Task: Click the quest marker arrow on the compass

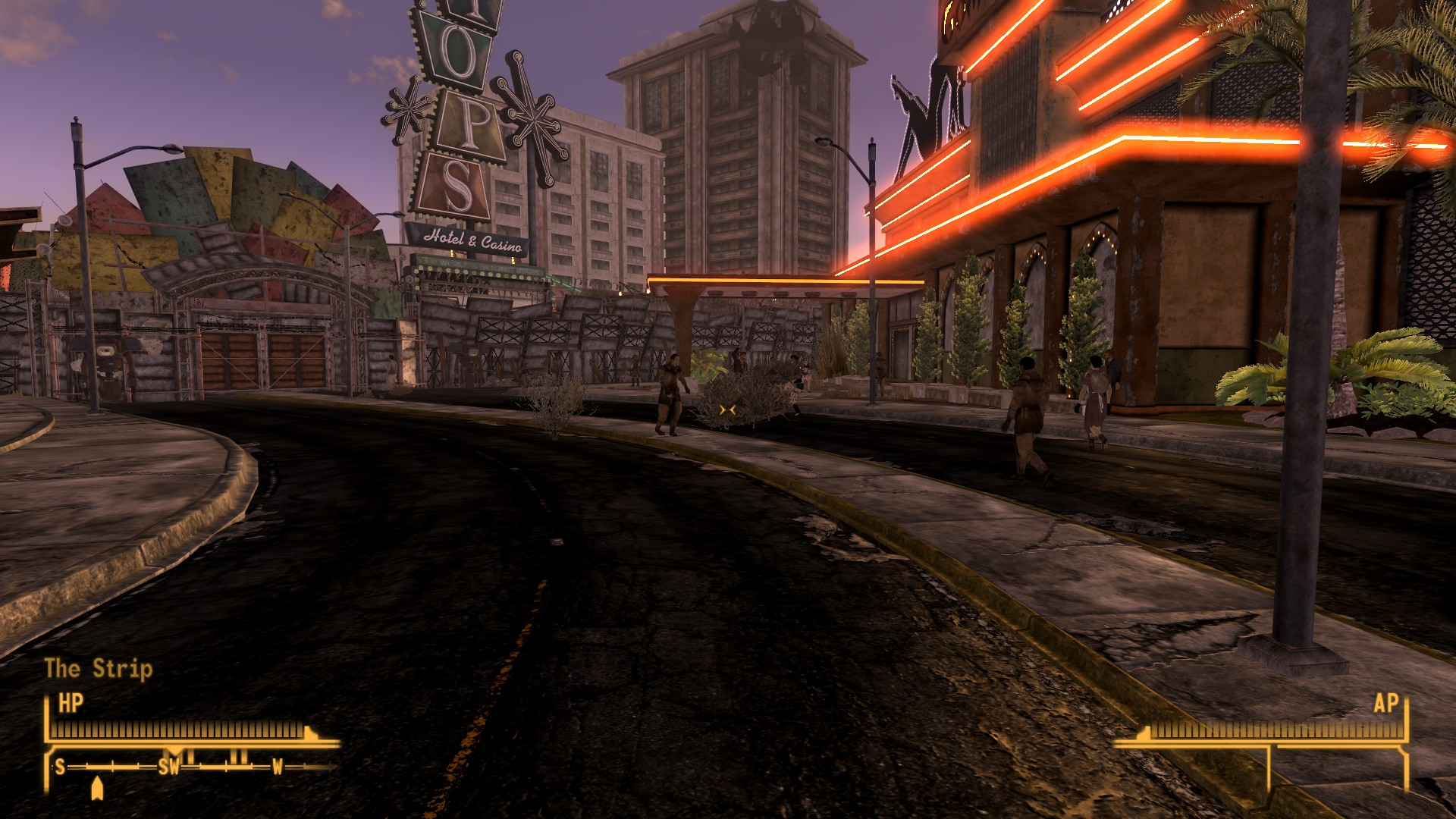Action: point(96,788)
